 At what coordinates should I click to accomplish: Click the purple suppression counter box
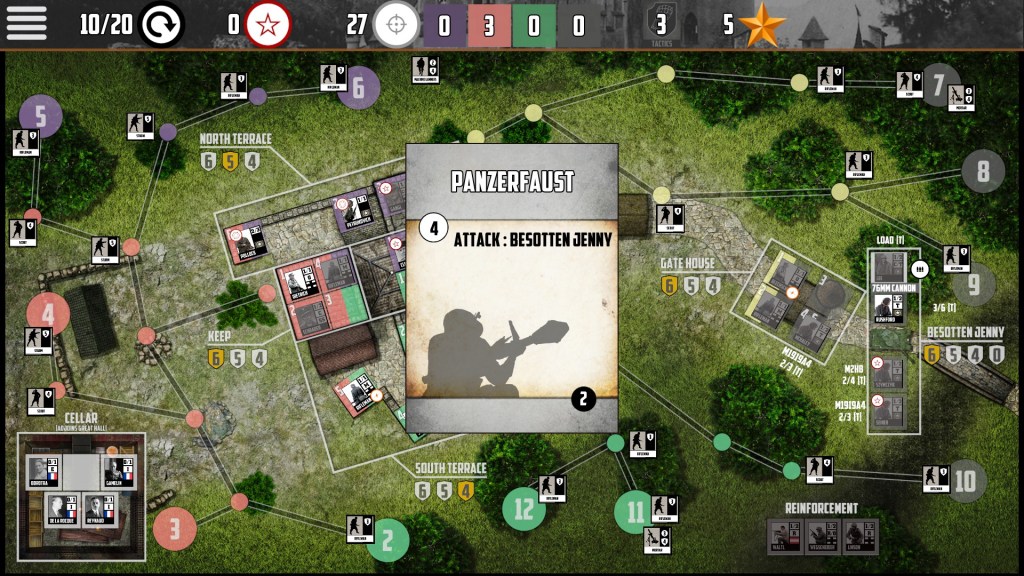[444, 25]
